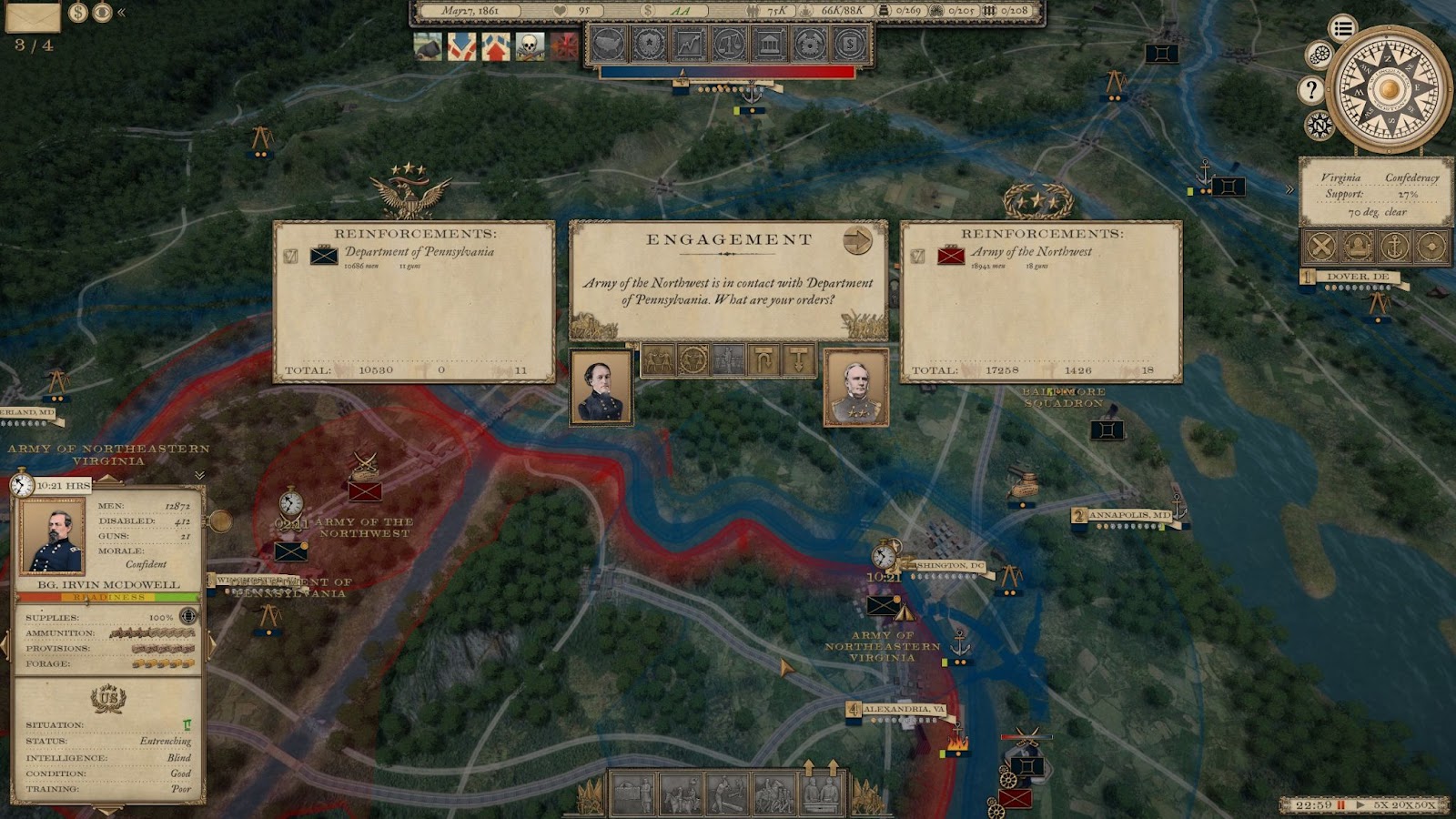The height and width of the screenshot is (819, 1456).
Task: Open settings with the gears button
Action: [x=1319, y=56]
